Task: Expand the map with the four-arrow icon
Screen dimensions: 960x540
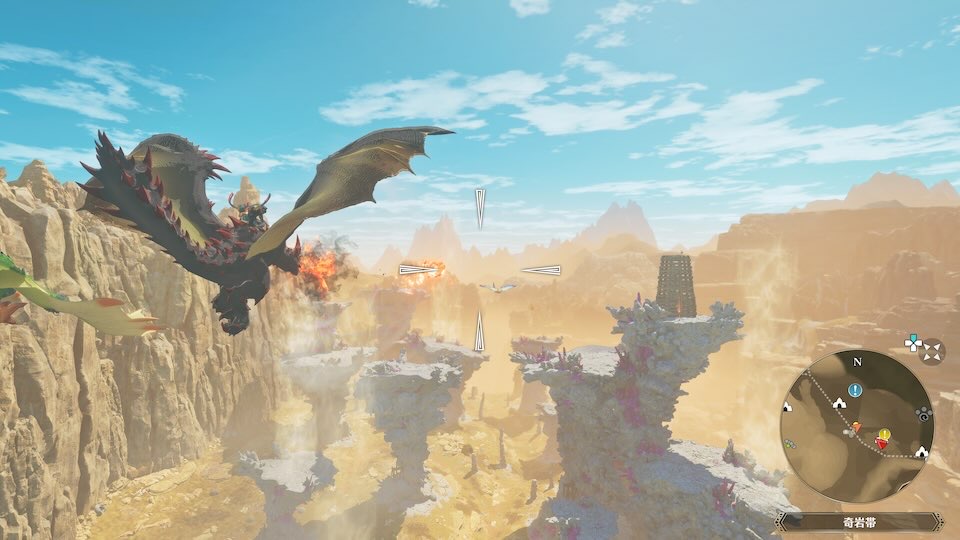Action: (932, 351)
